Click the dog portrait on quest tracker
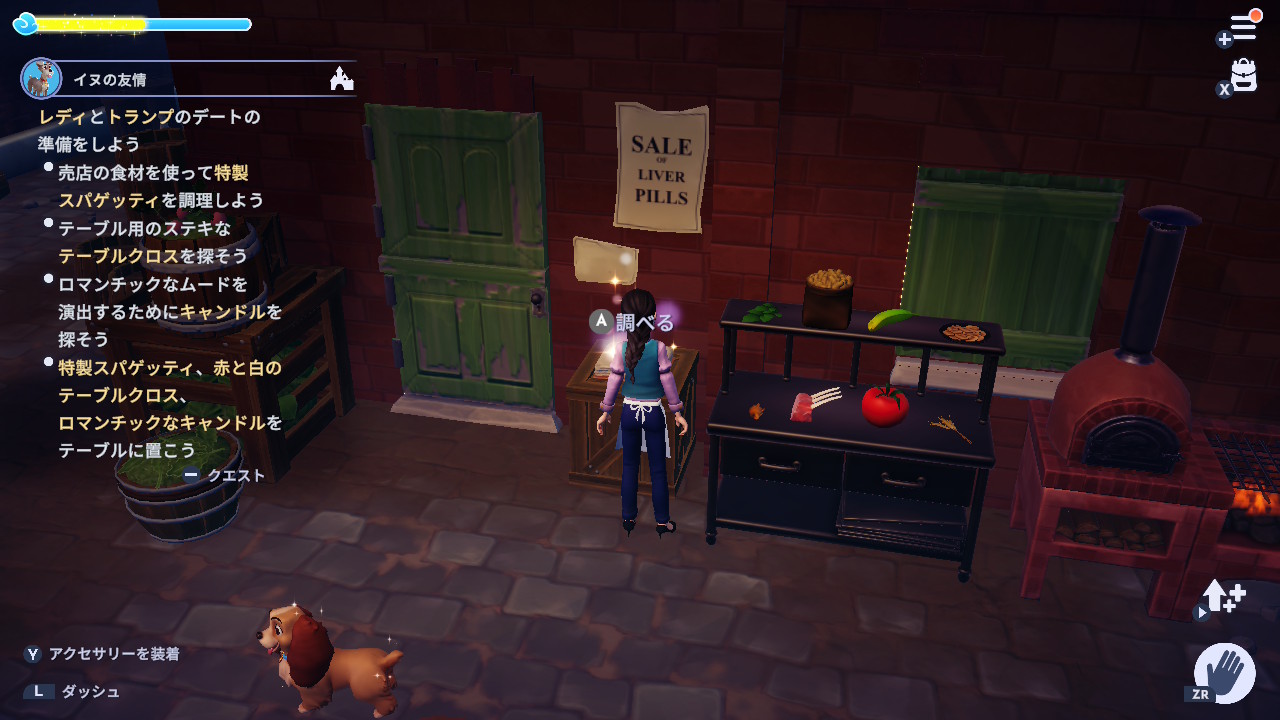 point(41,78)
